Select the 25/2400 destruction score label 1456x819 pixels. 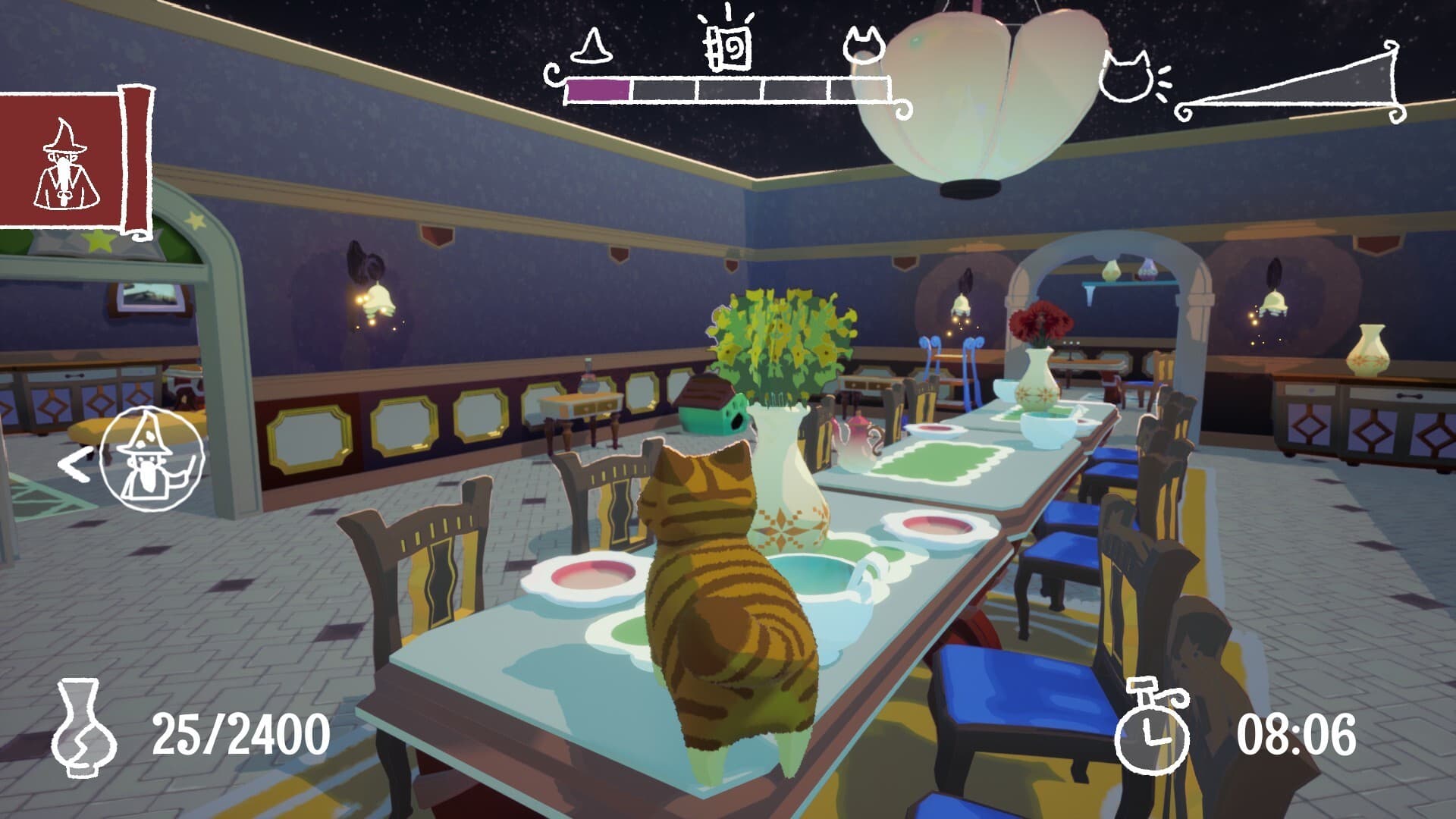pyautogui.click(x=243, y=730)
